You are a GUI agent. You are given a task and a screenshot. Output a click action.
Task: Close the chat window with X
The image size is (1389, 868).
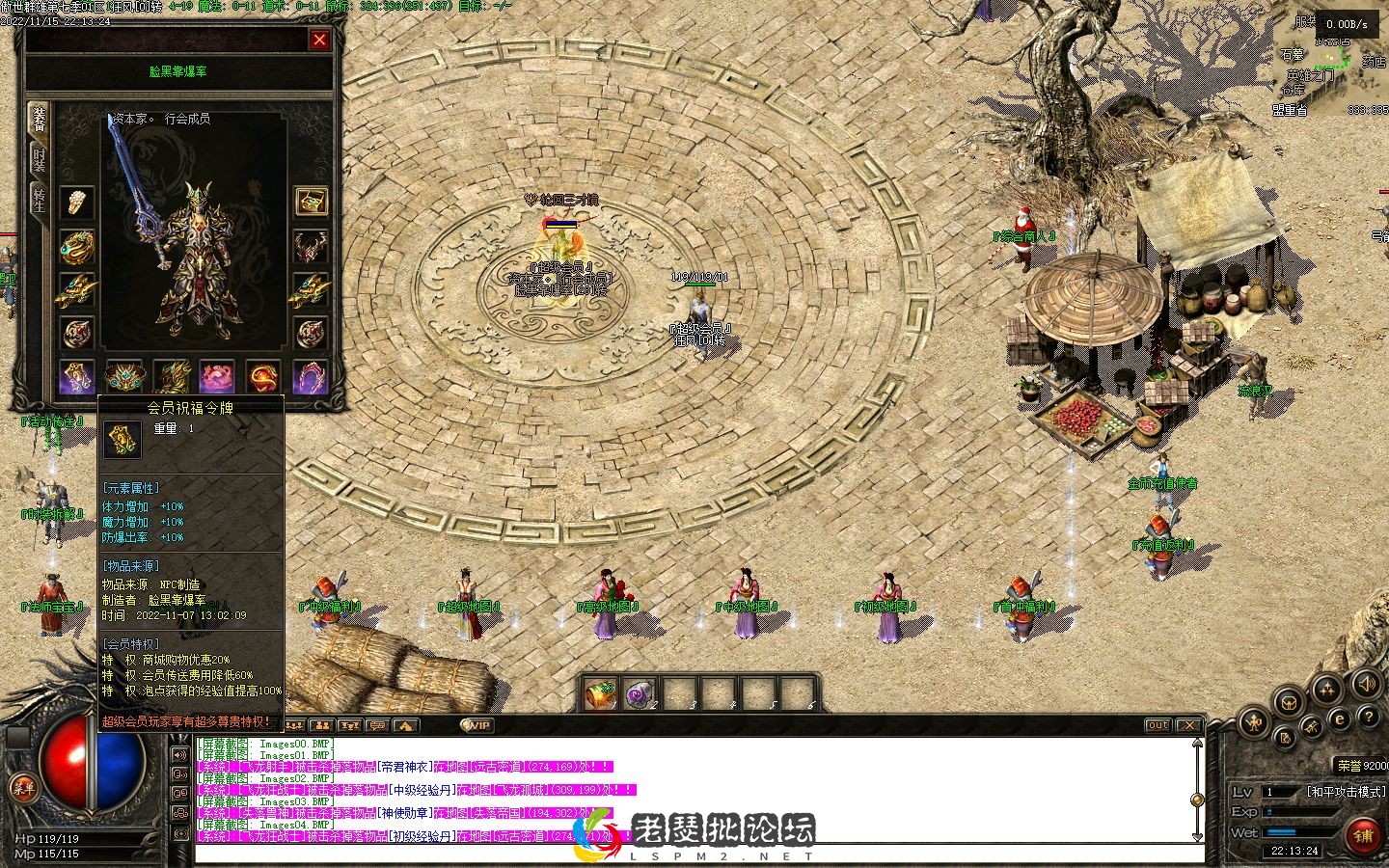click(x=1189, y=725)
